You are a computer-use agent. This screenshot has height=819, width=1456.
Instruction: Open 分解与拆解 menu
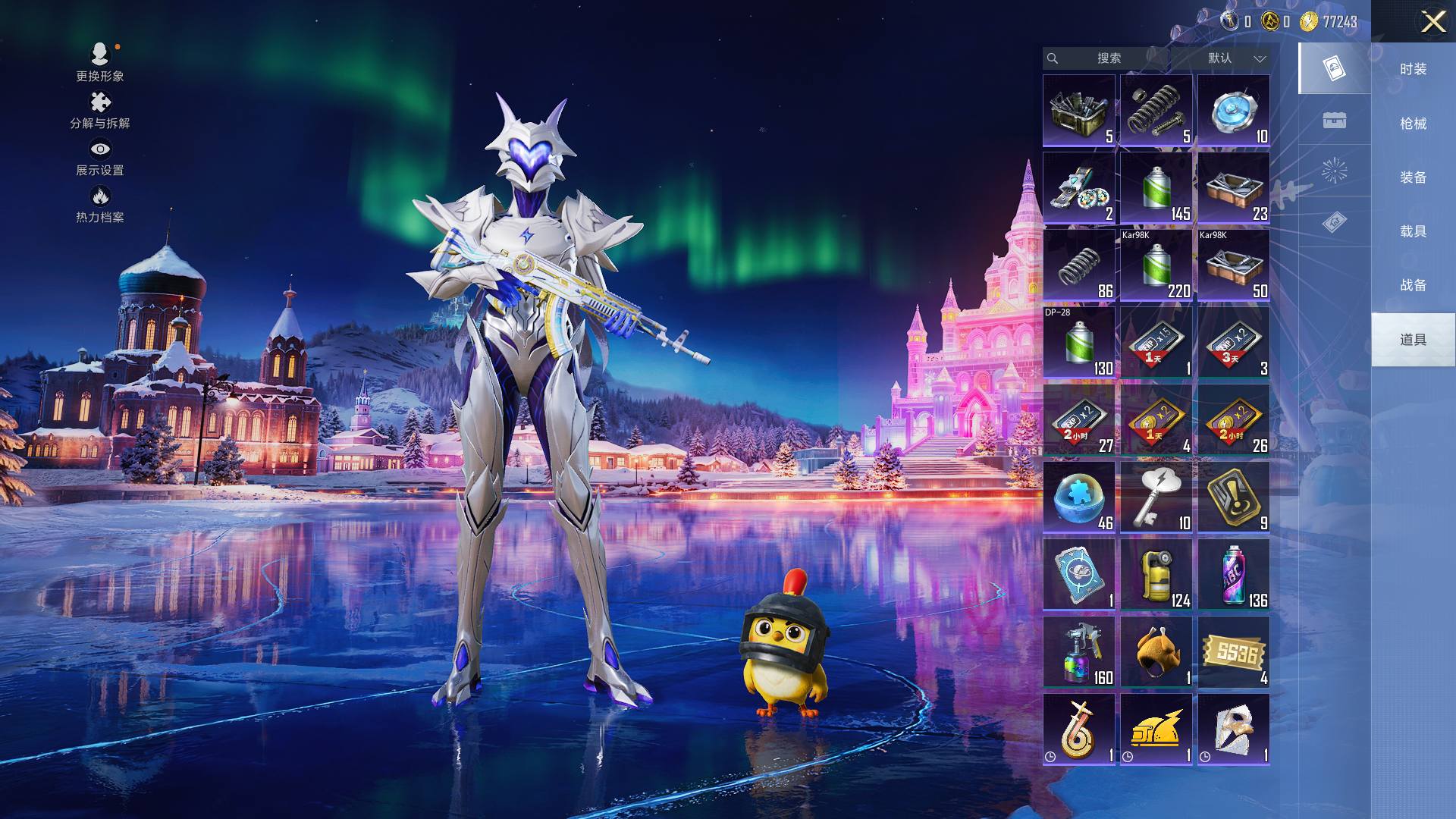point(99,111)
